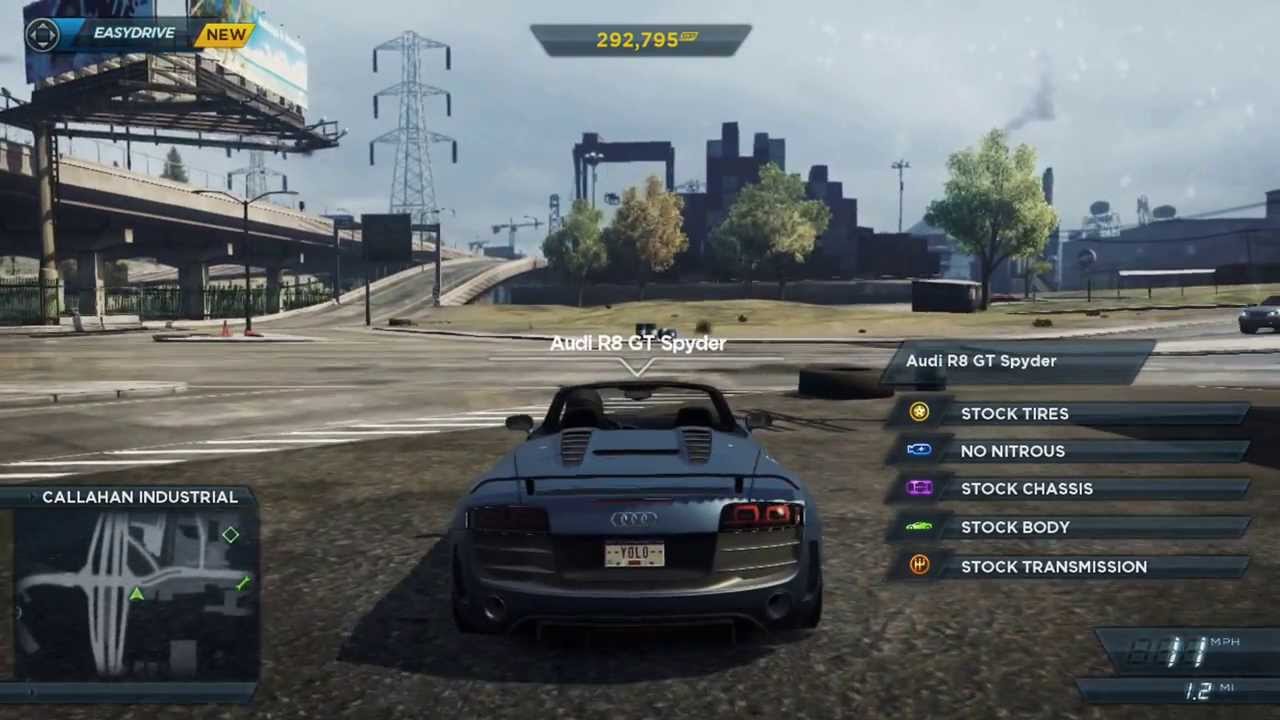Click the green car body icon
Viewport: 1280px width, 720px height.
(919, 526)
